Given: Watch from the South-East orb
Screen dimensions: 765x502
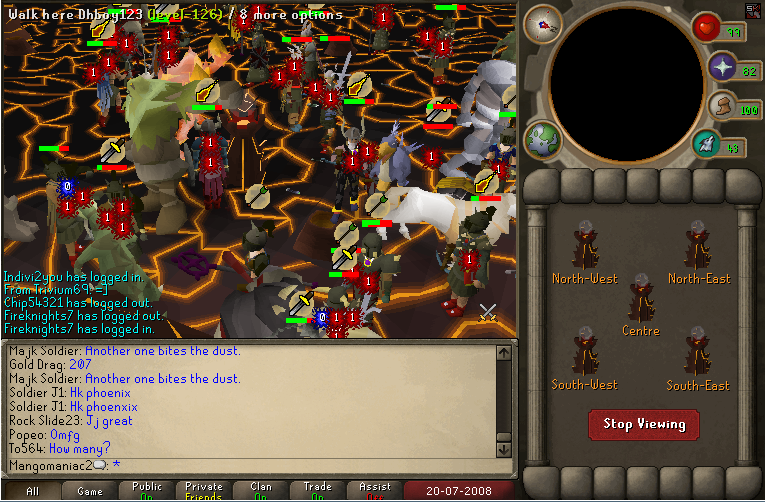Looking at the screenshot, I should point(698,356).
